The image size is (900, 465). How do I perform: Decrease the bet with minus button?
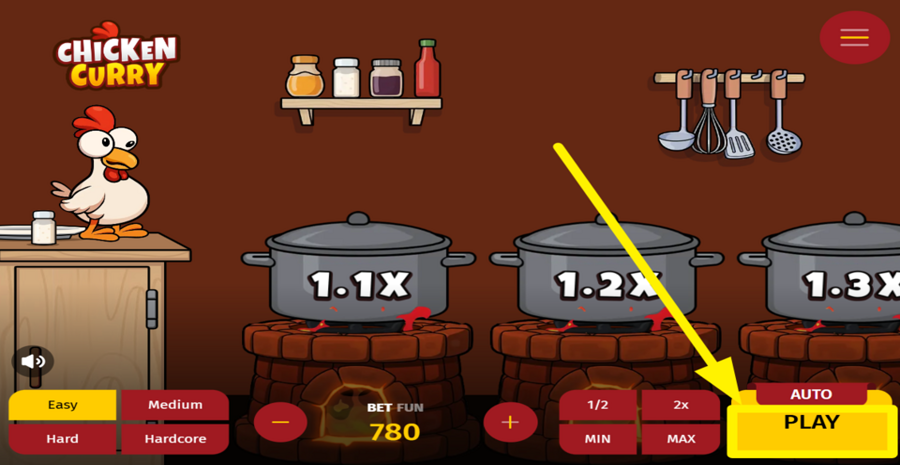click(x=280, y=422)
